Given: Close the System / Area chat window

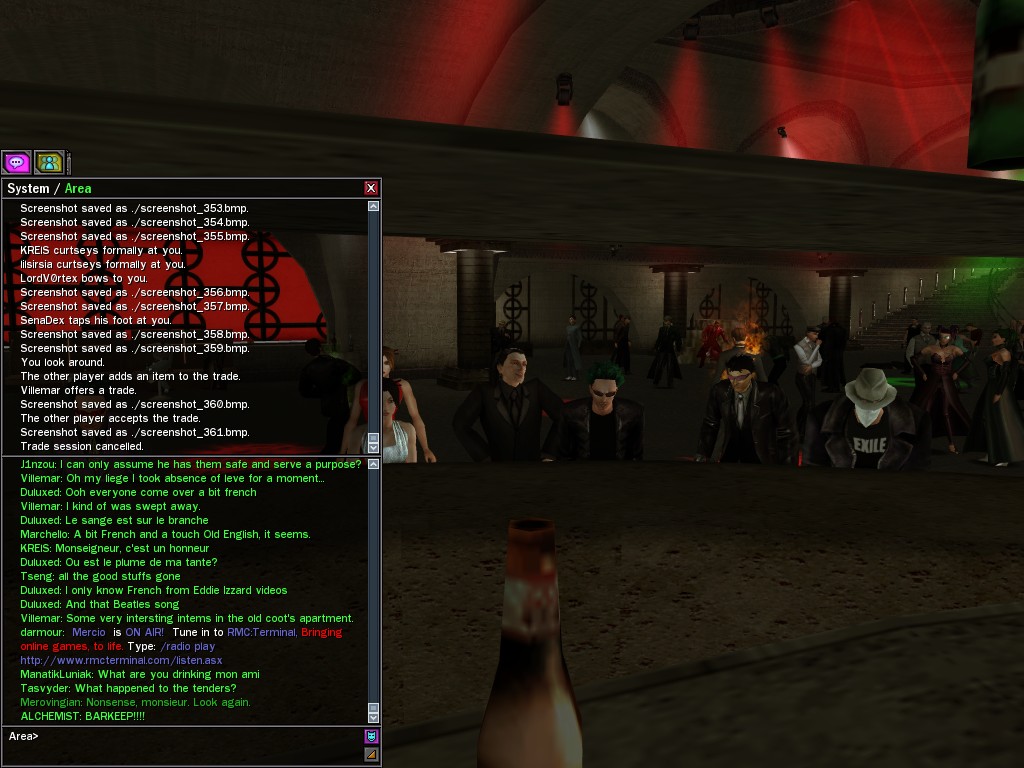Looking at the screenshot, I should pos(371,188).
